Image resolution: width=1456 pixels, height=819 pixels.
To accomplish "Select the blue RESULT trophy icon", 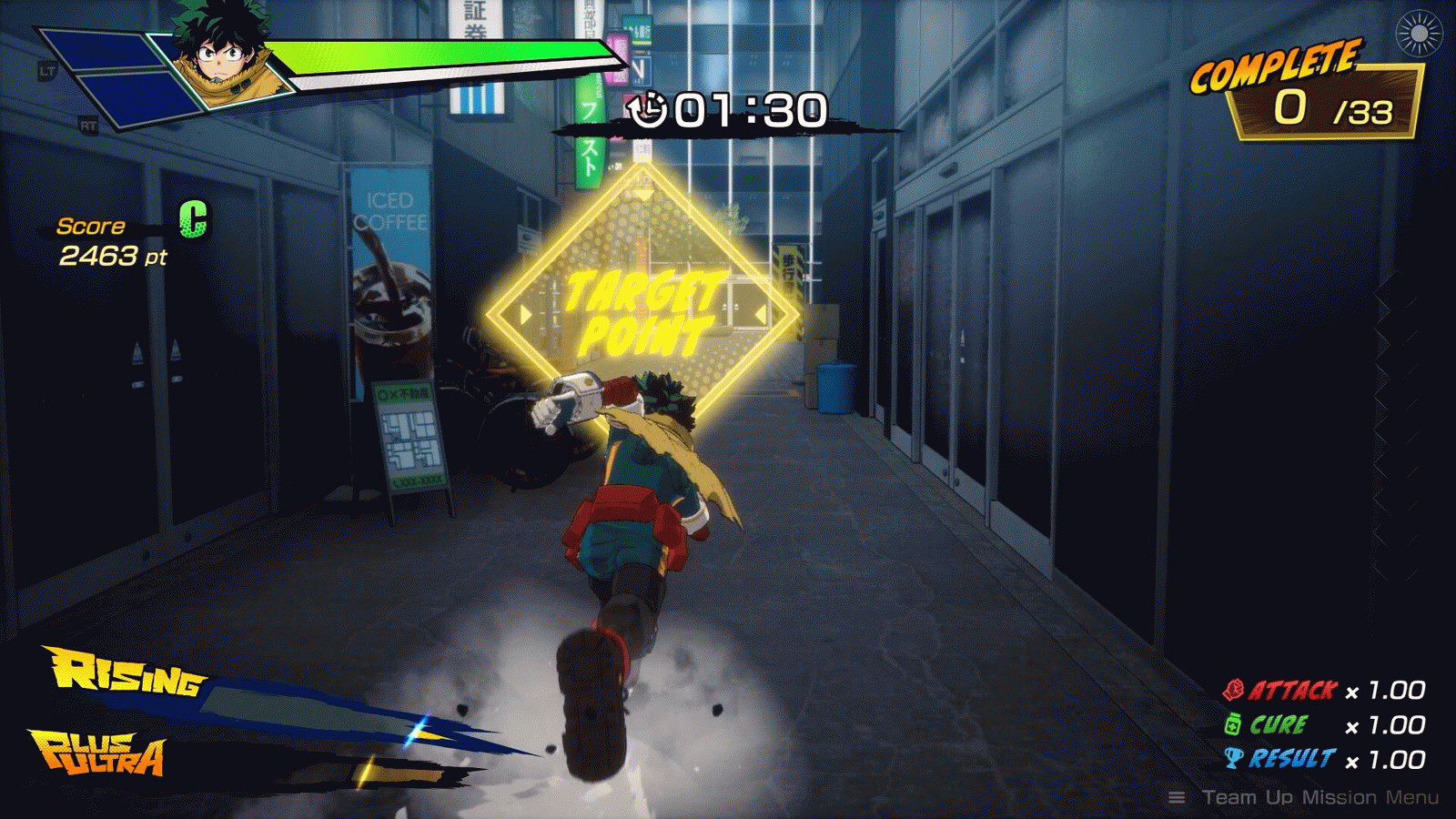I will coord(1234,755).
